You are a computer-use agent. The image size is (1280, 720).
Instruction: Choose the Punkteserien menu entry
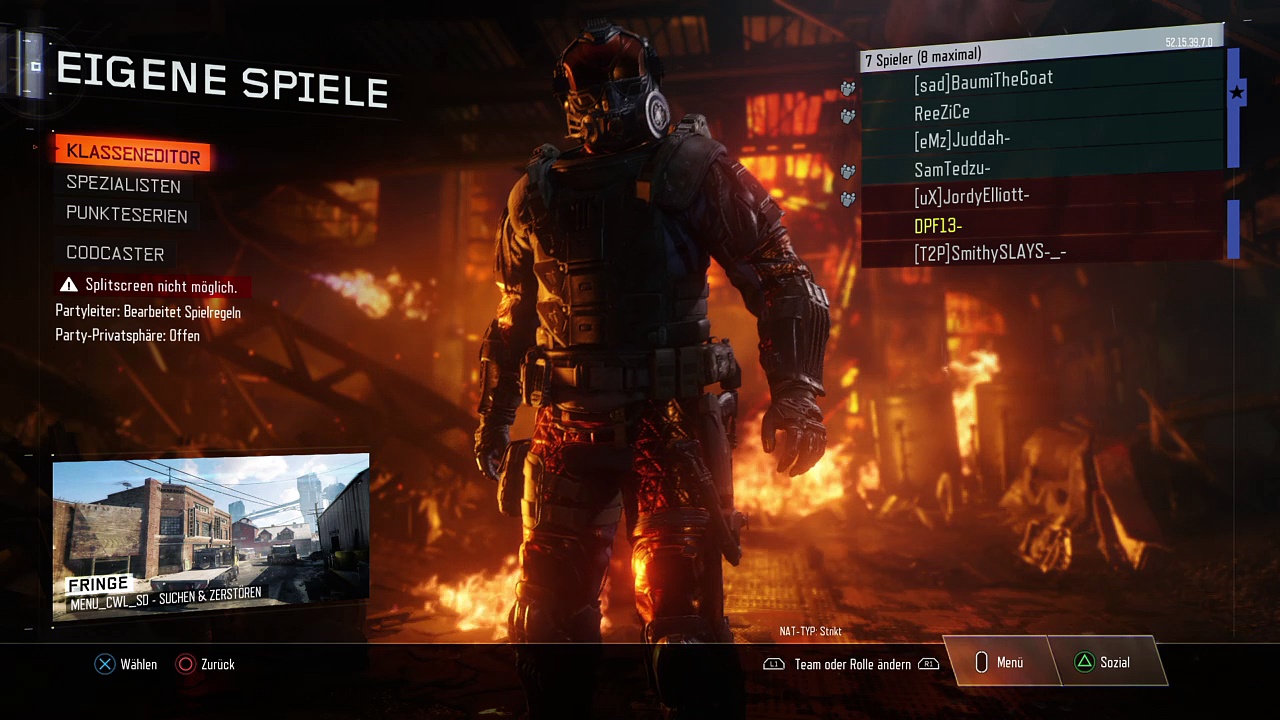(x=126, y=215)
